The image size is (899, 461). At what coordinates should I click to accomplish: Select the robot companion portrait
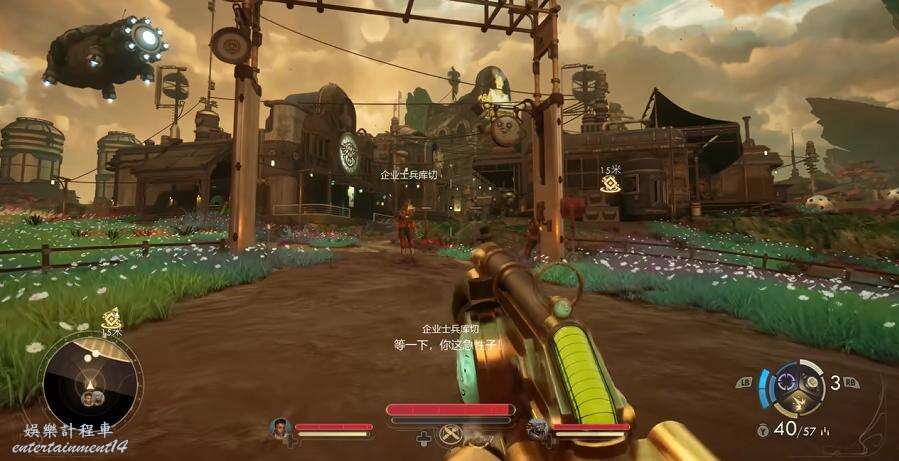(538, 429)
